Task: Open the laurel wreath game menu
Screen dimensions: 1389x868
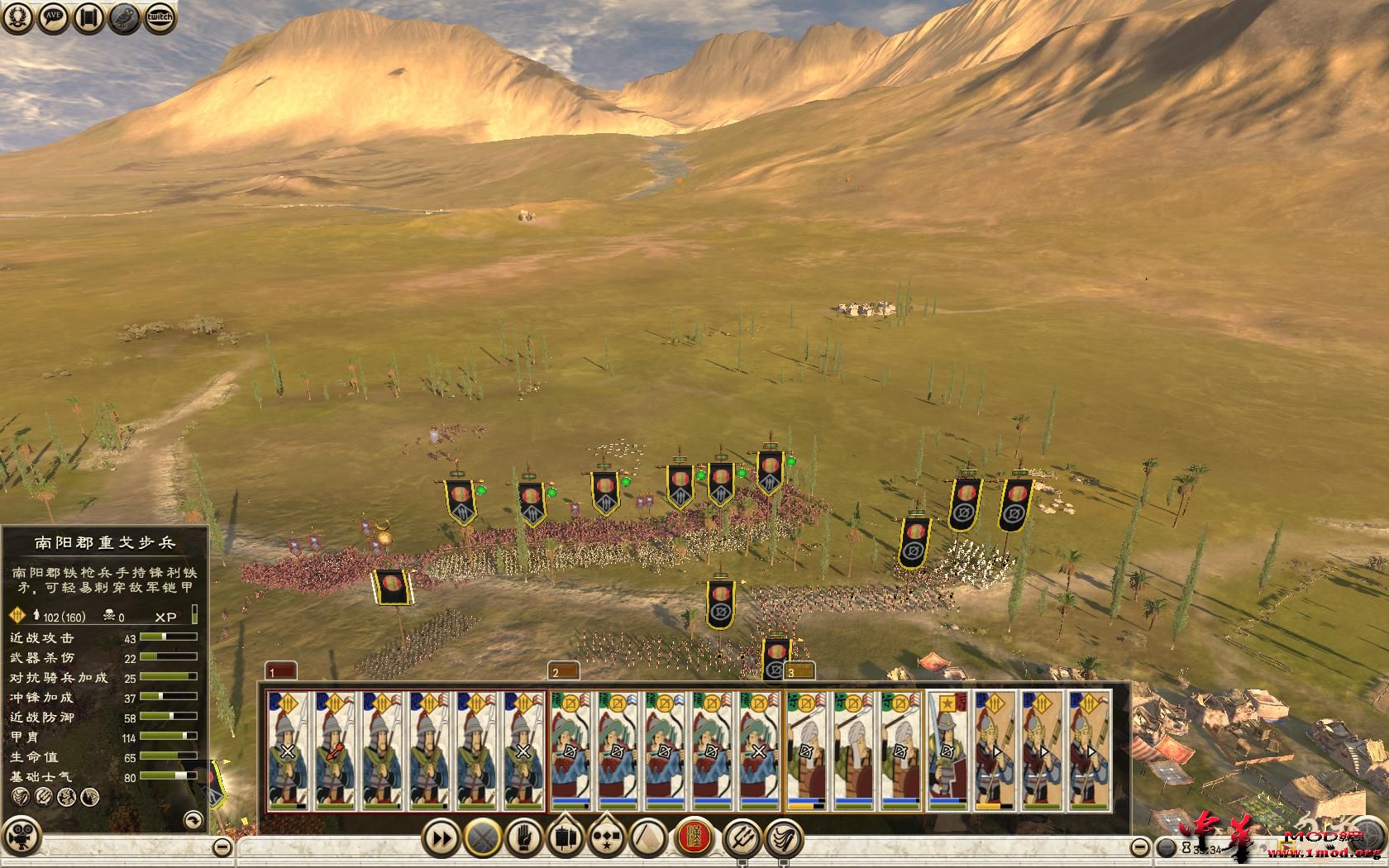Action: coord(18,17)
